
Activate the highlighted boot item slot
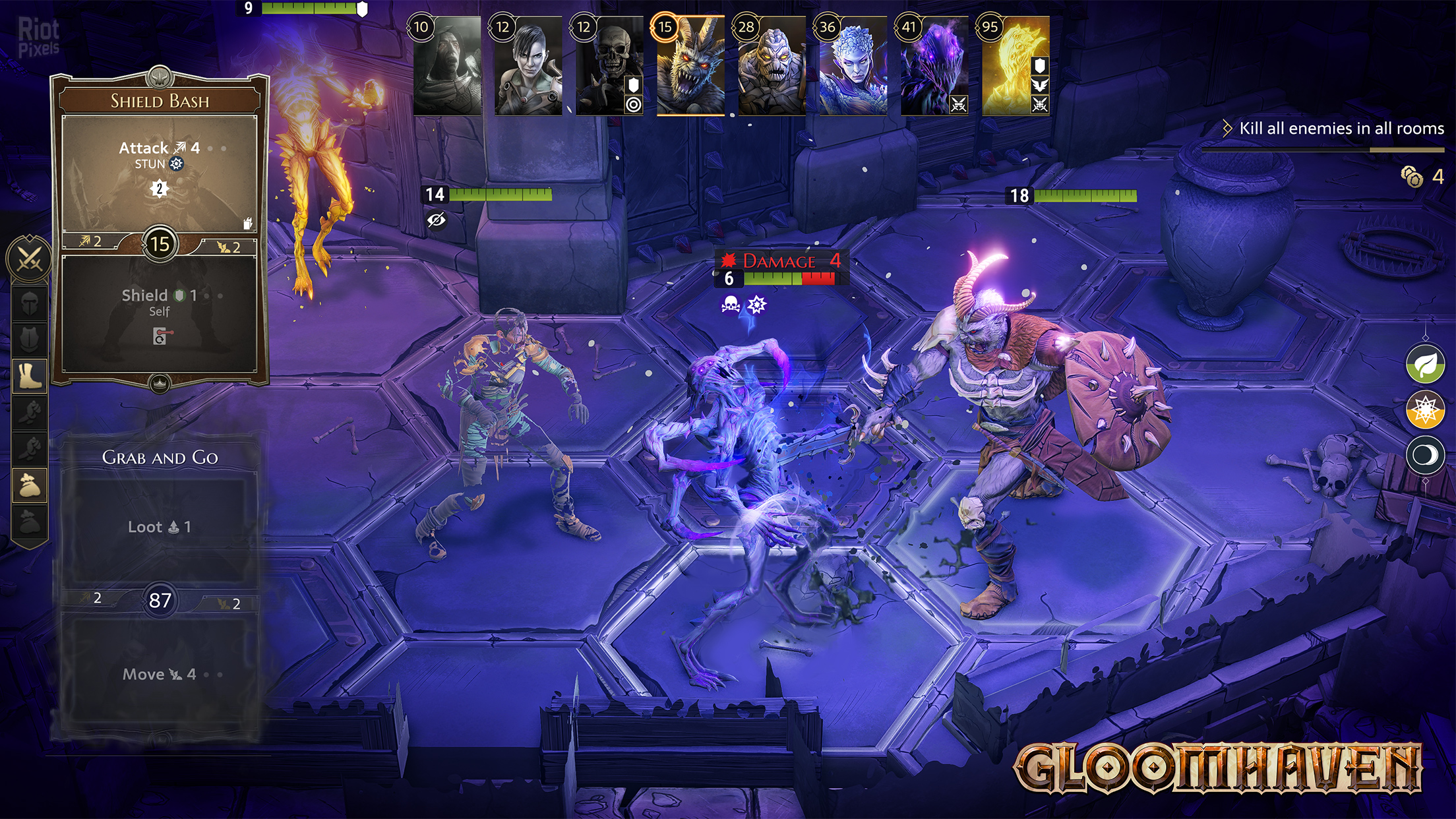[x=30, y=376]
